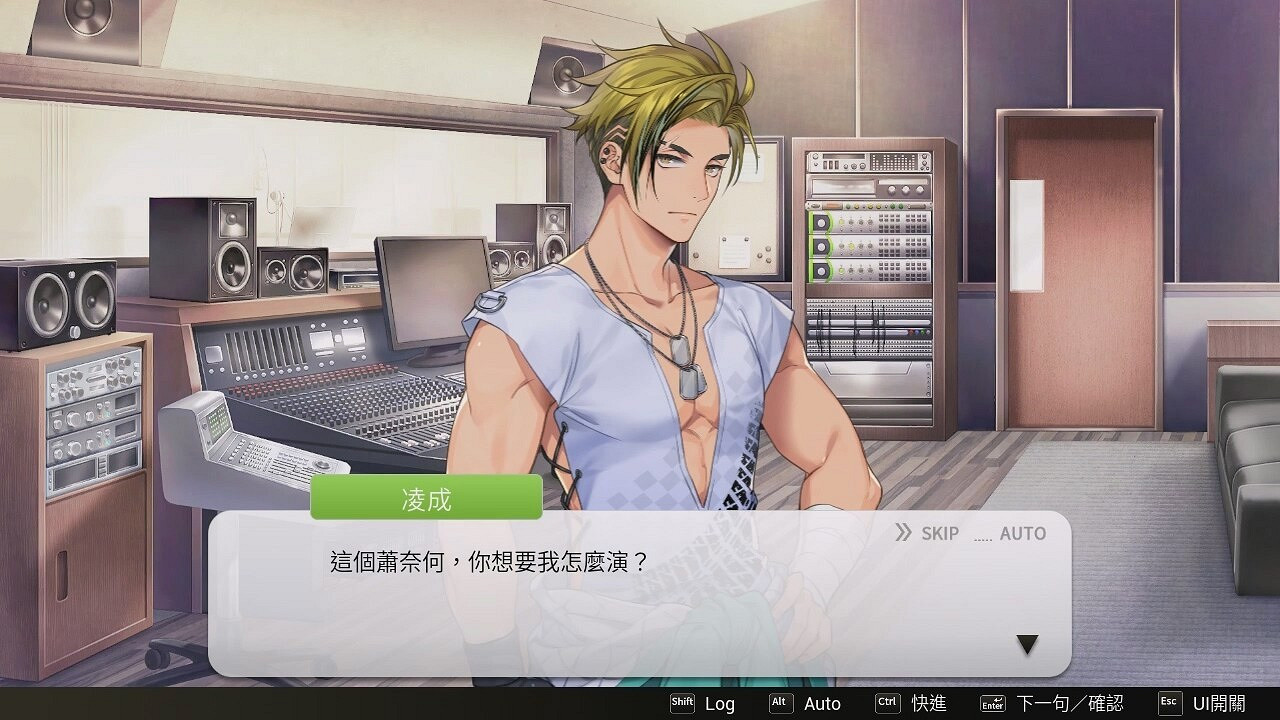
Task: Click the ▼ advance triangle in the dialogue box
Action: click(1025, 645)
